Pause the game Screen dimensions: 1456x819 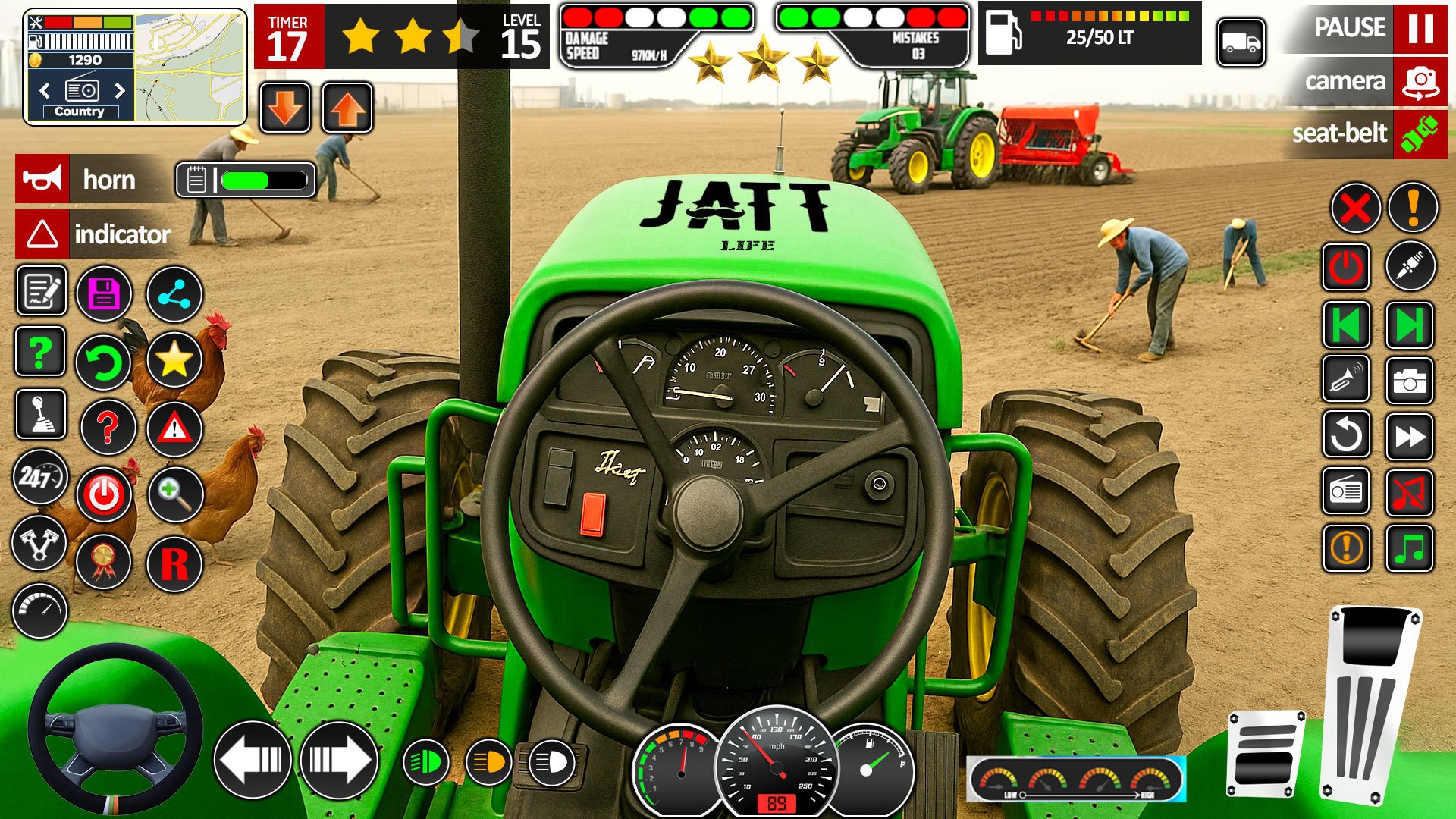tap(1420, 29)
